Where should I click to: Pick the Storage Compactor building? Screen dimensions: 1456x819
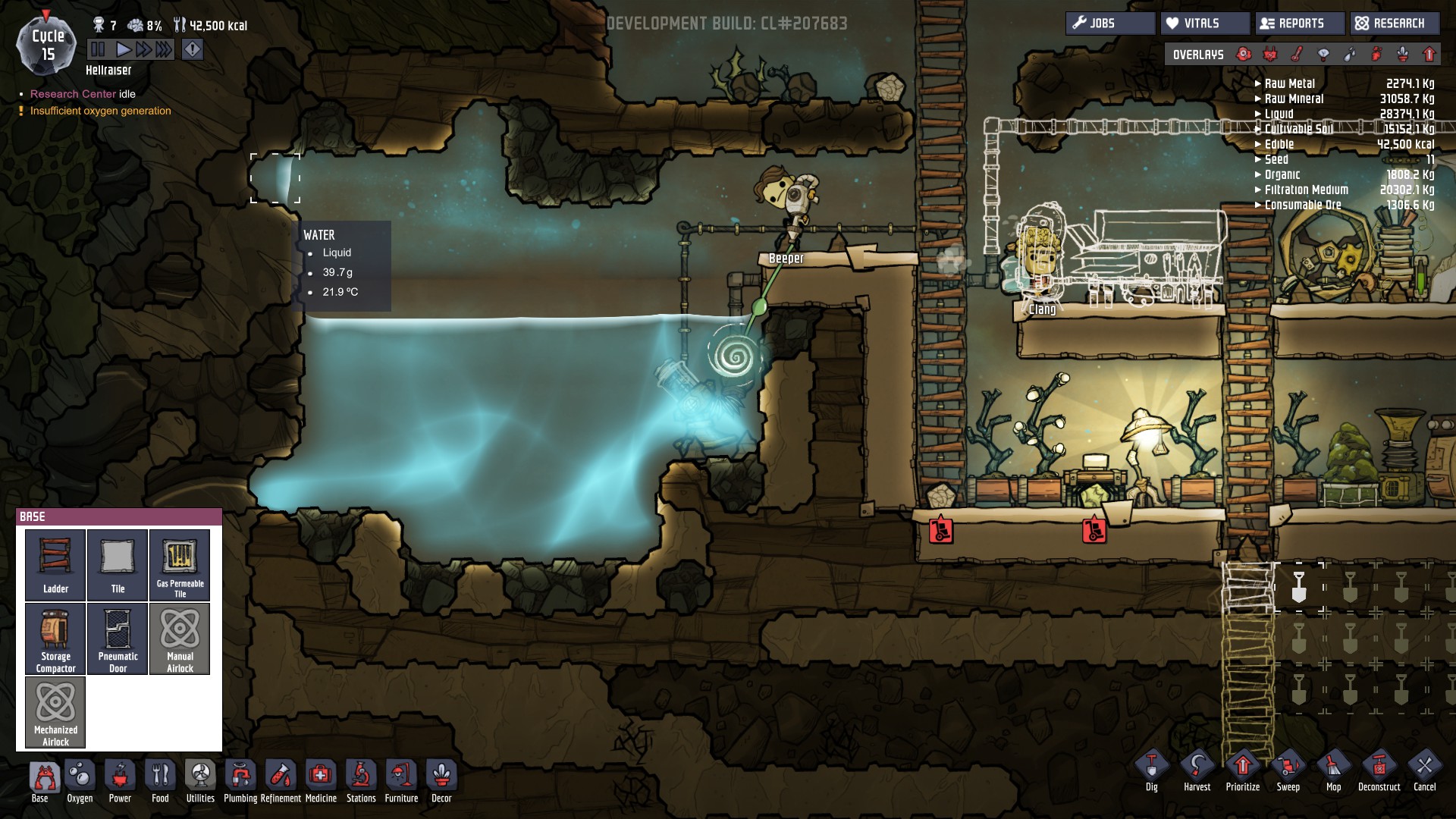pos(55,639)
